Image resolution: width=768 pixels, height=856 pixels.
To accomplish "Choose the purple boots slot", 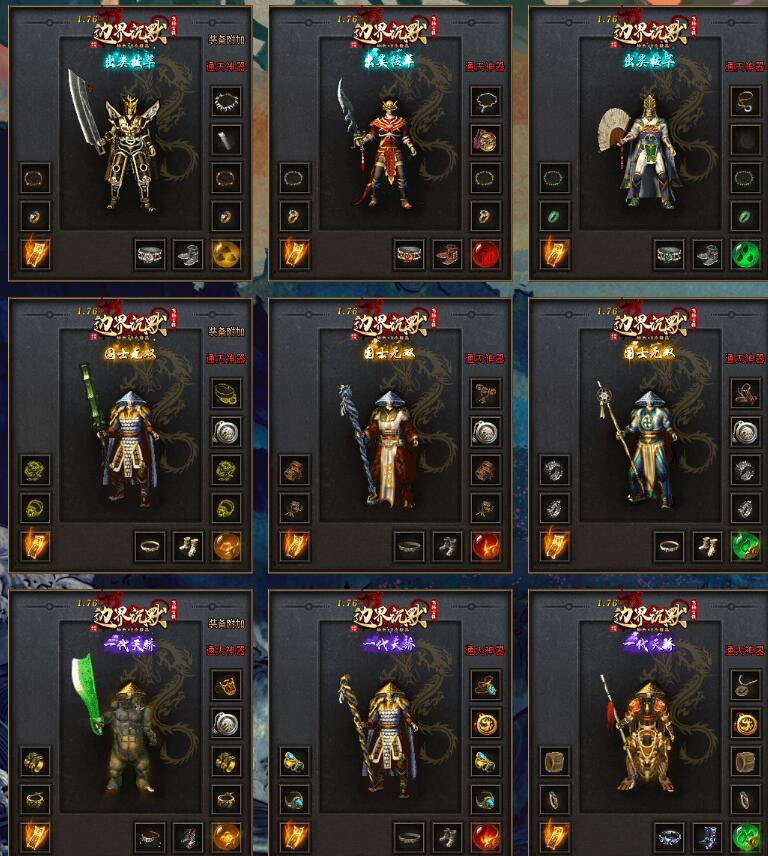I will [x=708, y=837].
